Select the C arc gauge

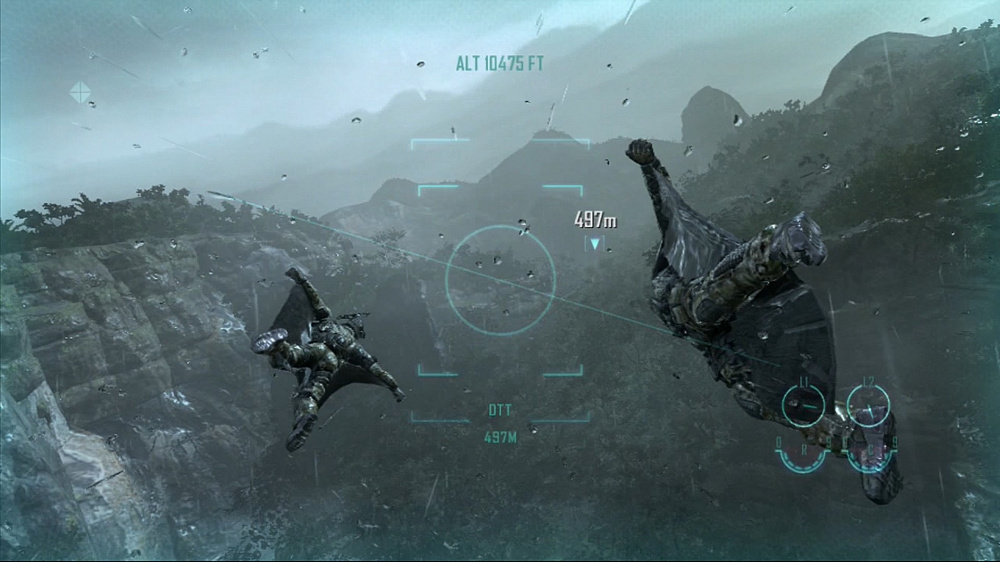(x=868, y=455)
